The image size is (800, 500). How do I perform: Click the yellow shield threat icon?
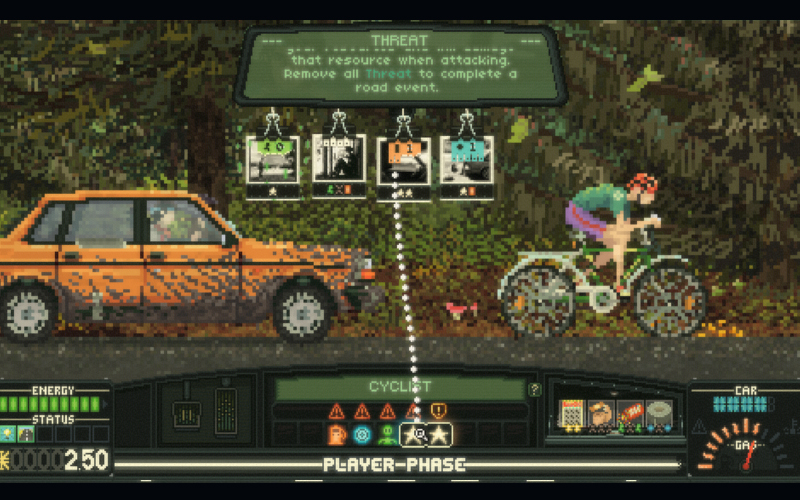coord(438,410)
